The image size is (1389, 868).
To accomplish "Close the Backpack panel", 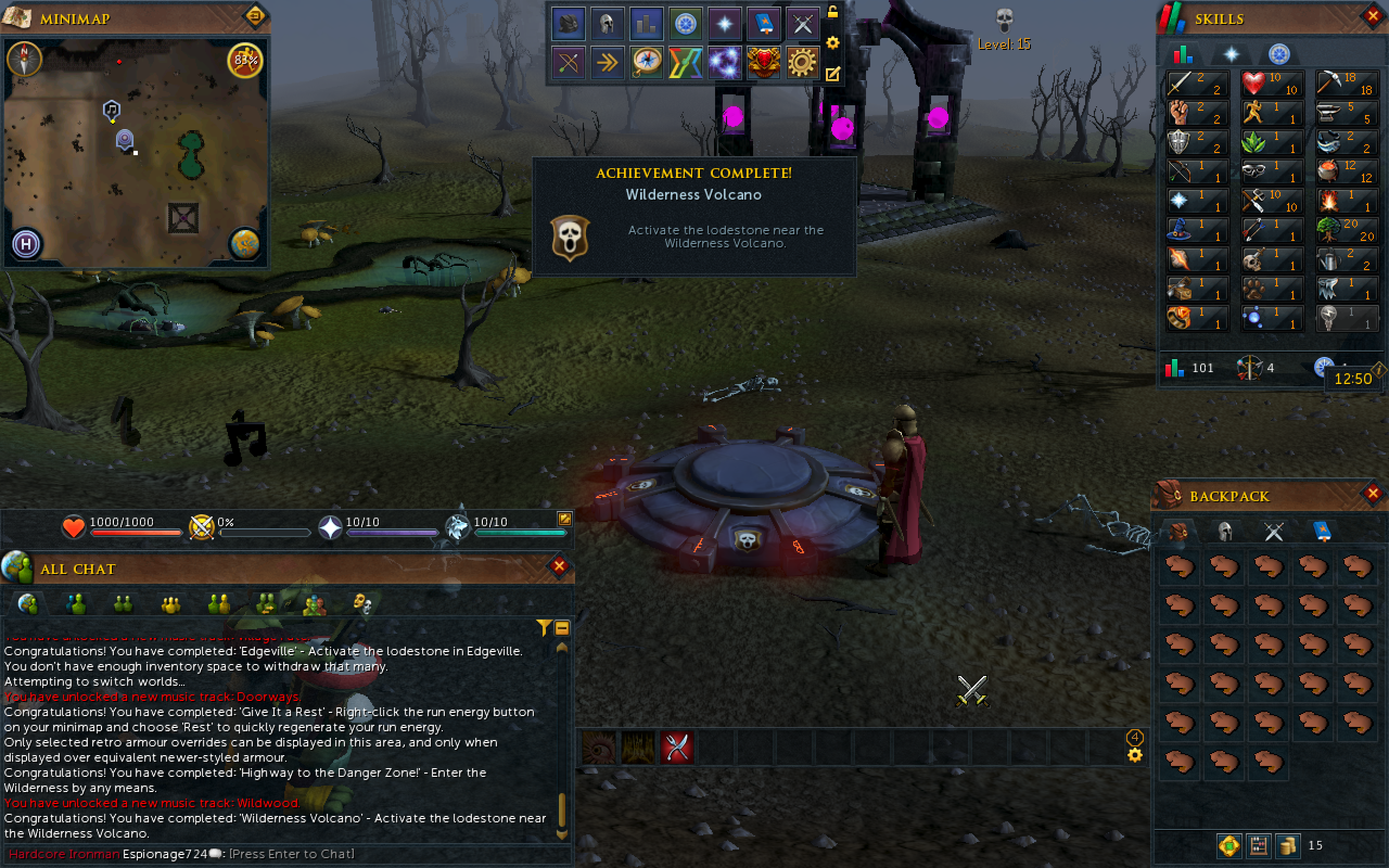I will pos(1372,493).
